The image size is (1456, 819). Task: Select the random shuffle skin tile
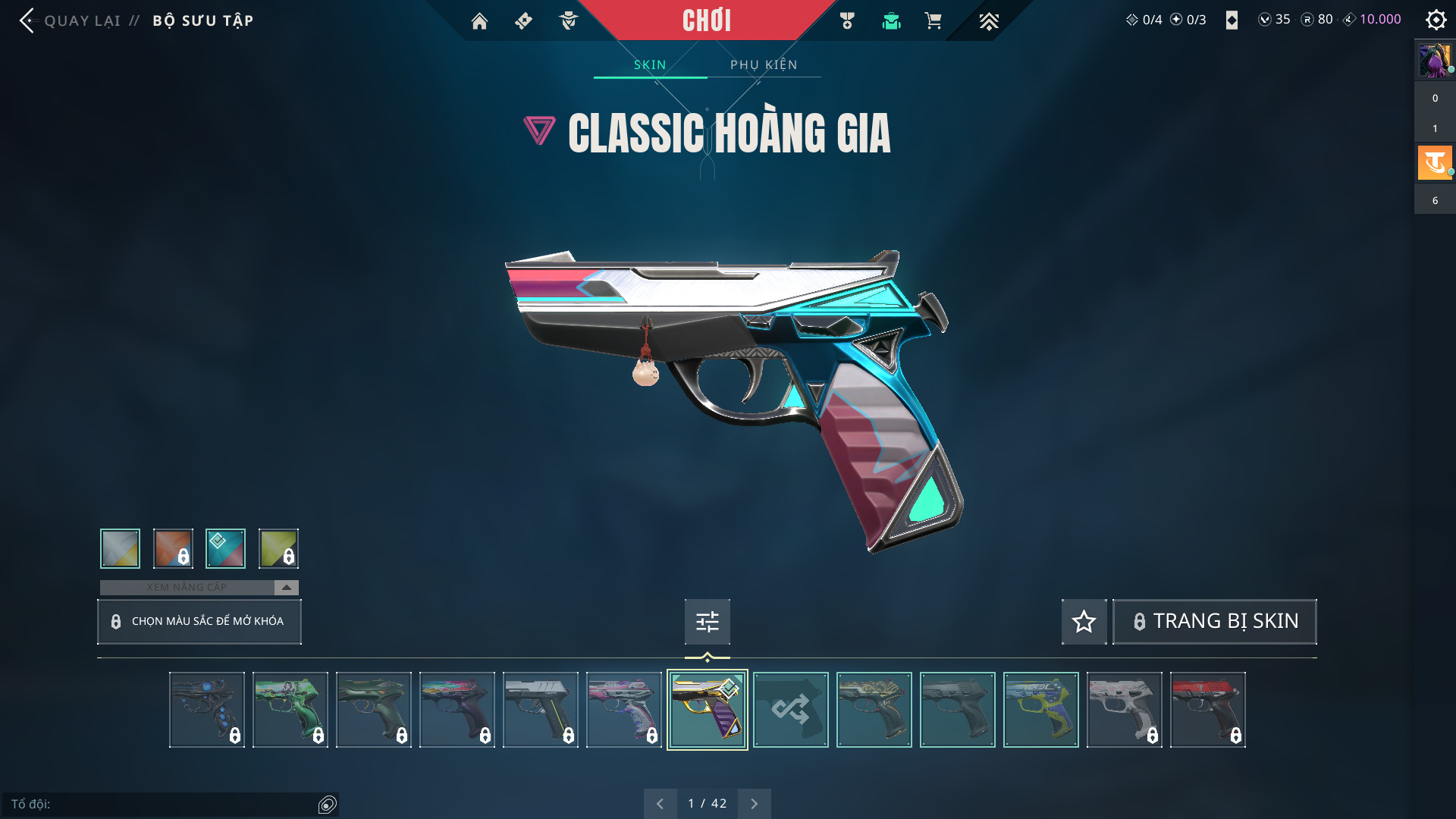click(x=790, y=710)
